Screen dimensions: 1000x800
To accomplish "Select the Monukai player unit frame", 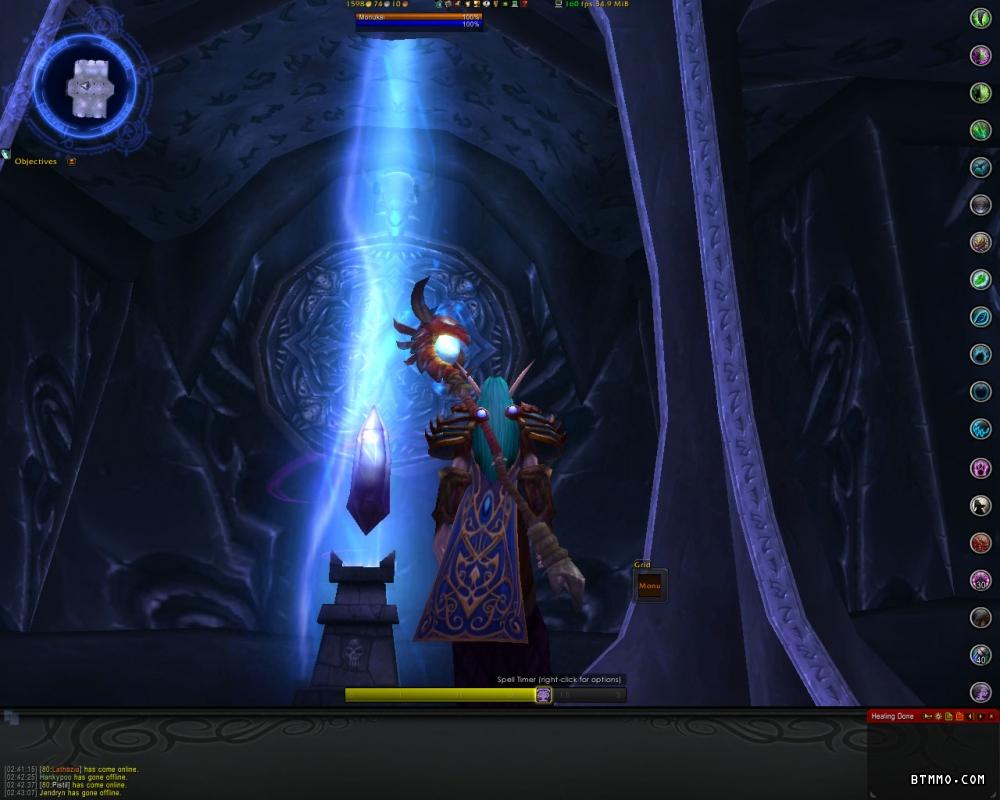I will pos(418,20).
